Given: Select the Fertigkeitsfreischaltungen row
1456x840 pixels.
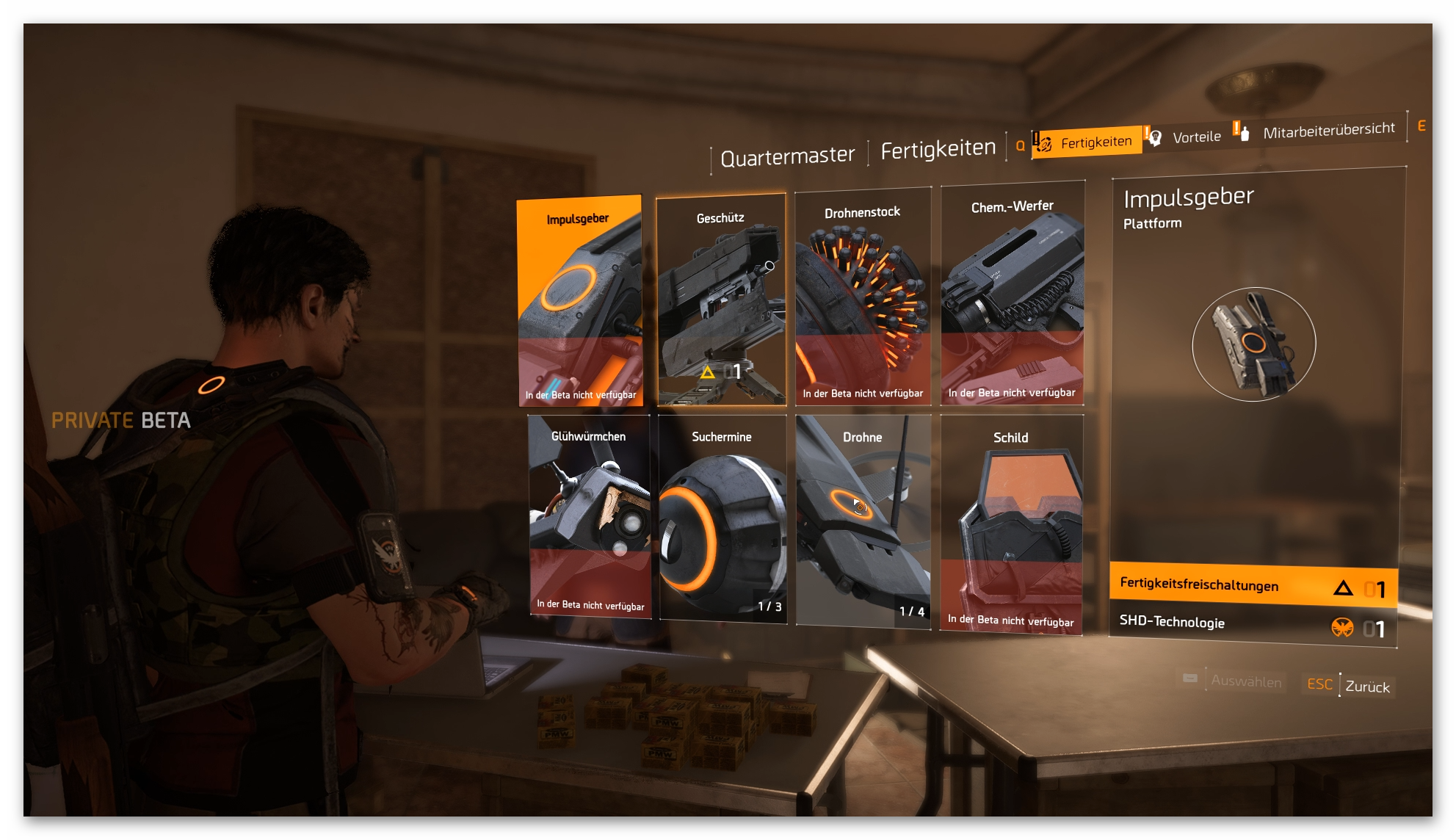Looking at the screenshot, I should point(1253,586).
